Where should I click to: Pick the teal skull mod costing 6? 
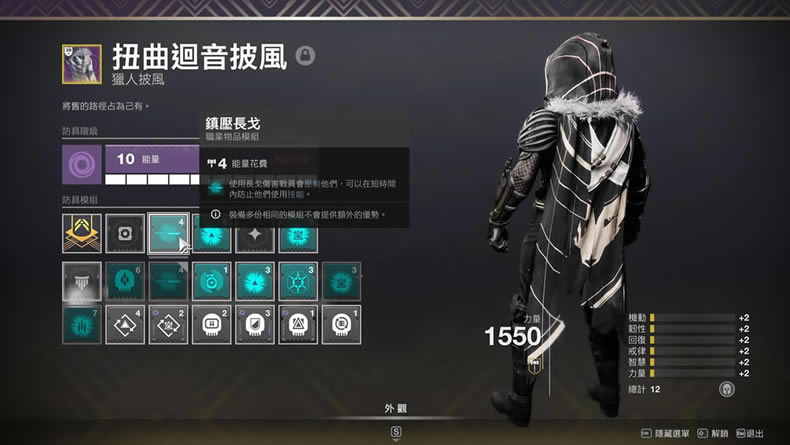coord(125,282)
